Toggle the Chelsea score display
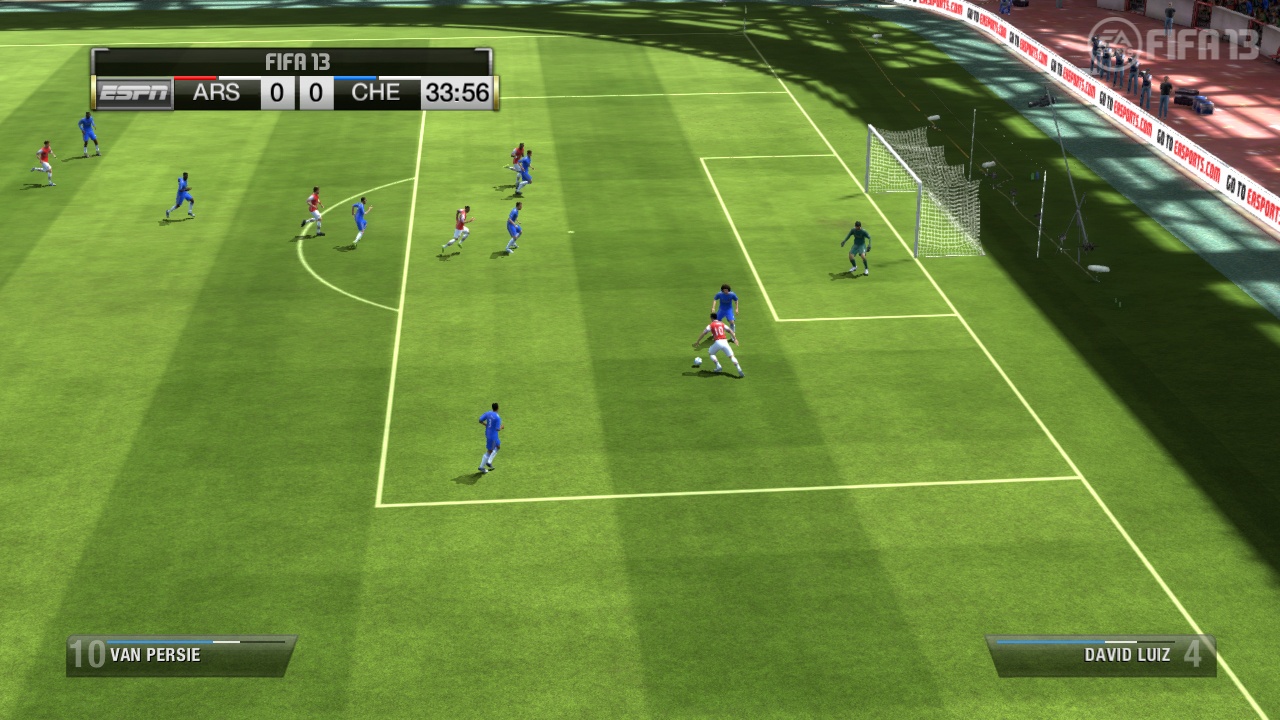The height and width of the screenshot is (720, 1280). (x=316, y=93)
